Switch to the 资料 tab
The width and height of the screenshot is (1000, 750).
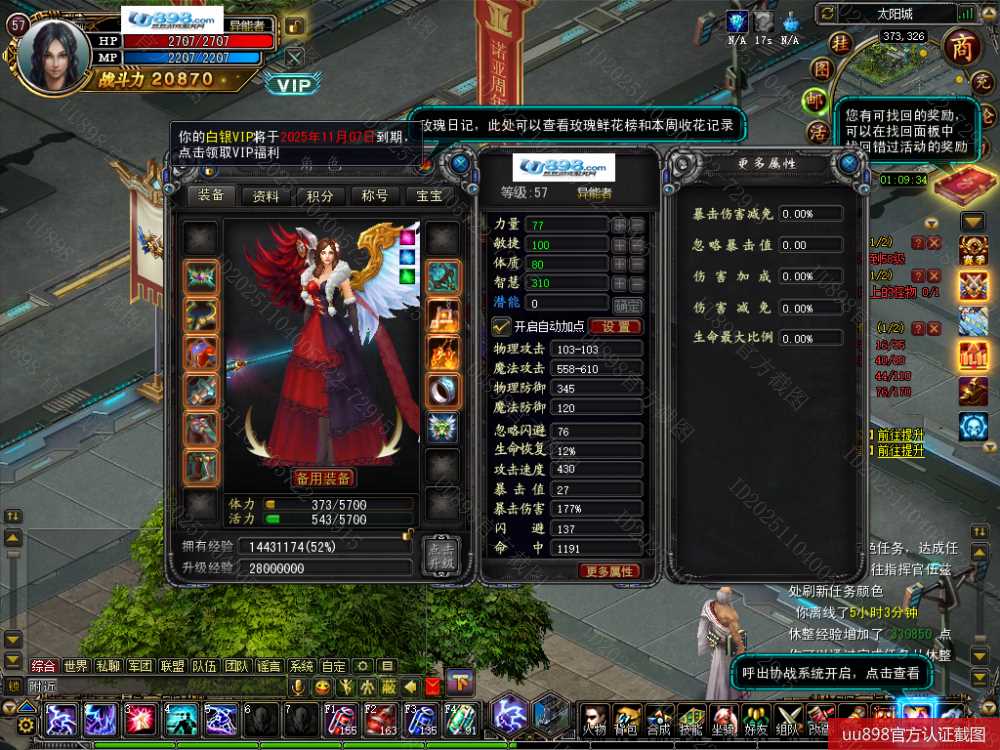coord(266,196)
